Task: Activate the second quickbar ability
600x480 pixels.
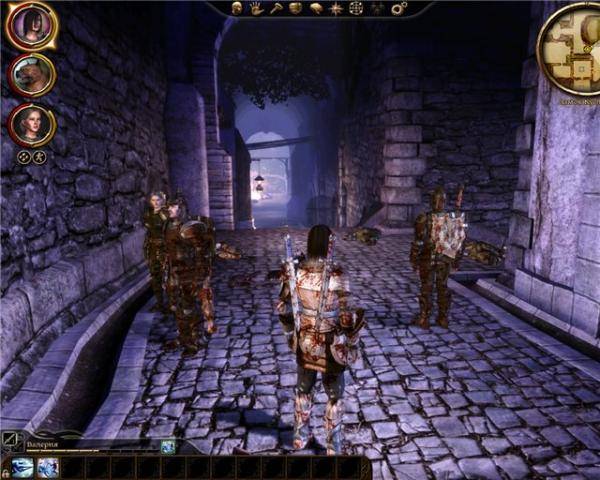Action: [47, 467]
